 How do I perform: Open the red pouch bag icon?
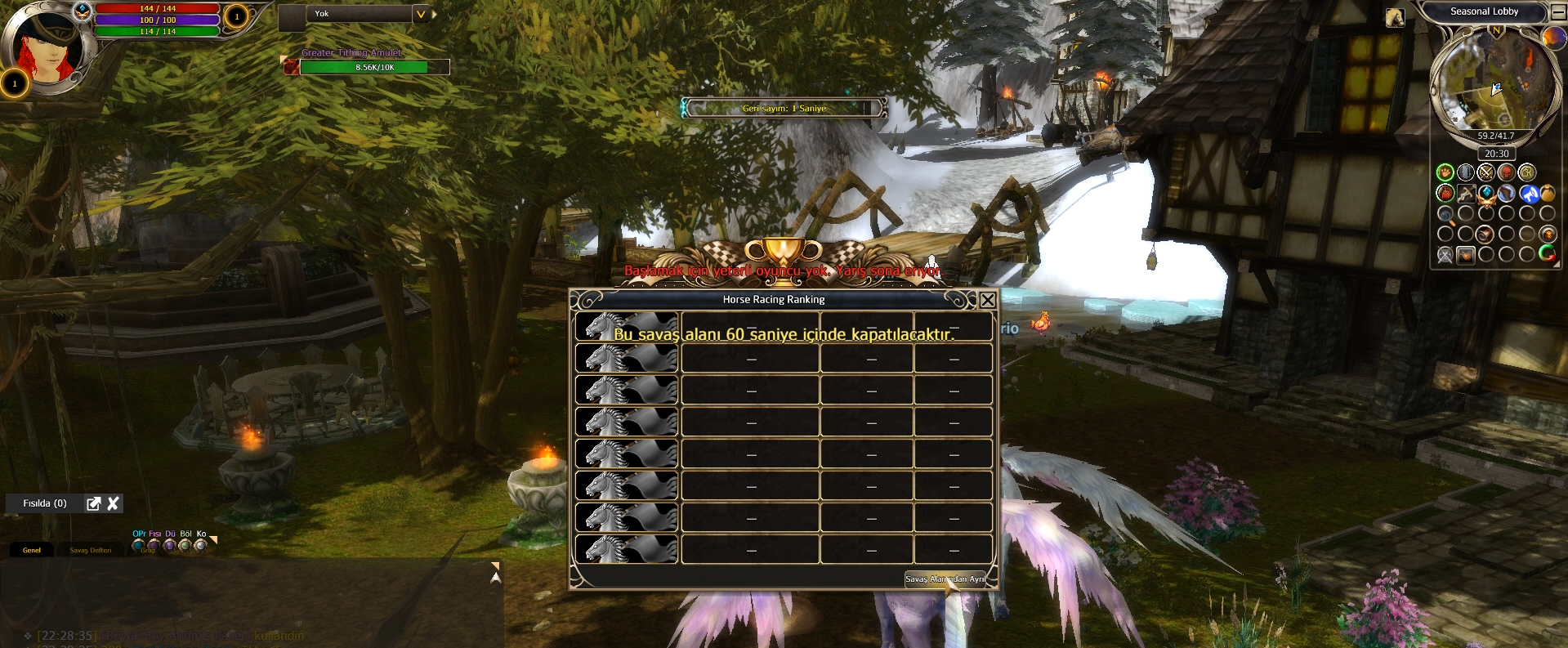tap(1445, 194)
